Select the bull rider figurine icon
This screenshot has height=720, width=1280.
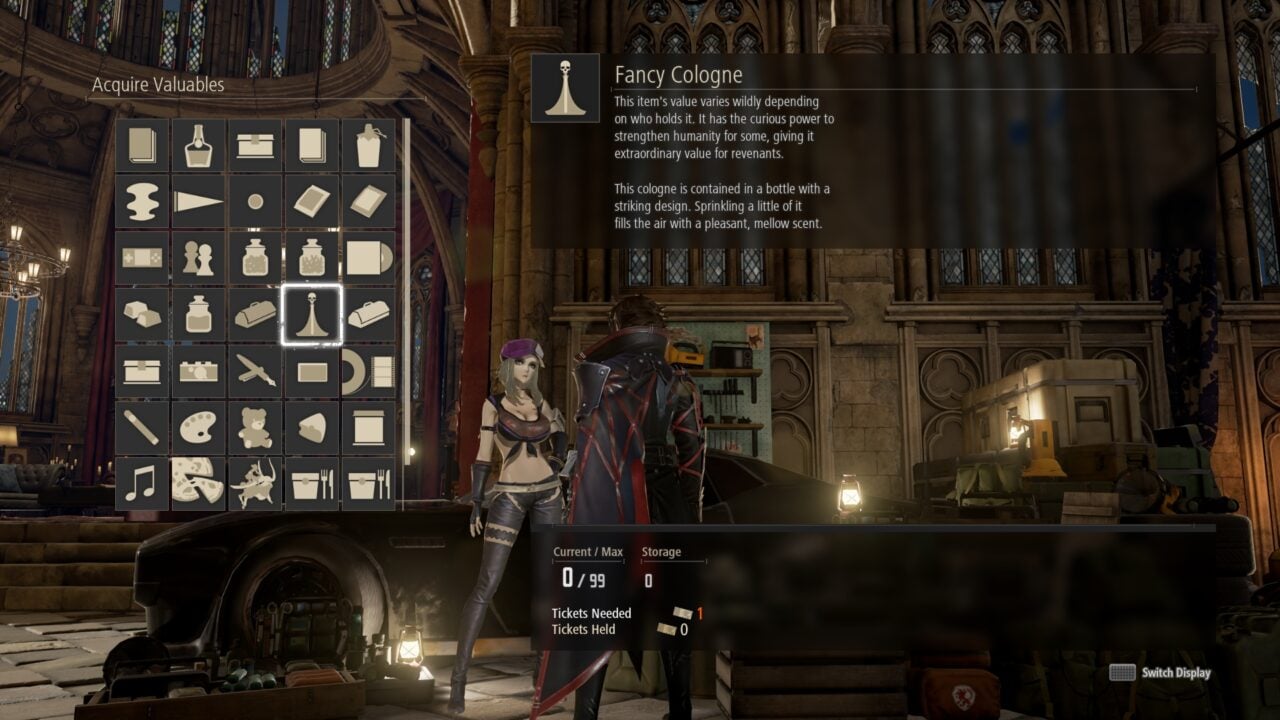pos(256,481)
